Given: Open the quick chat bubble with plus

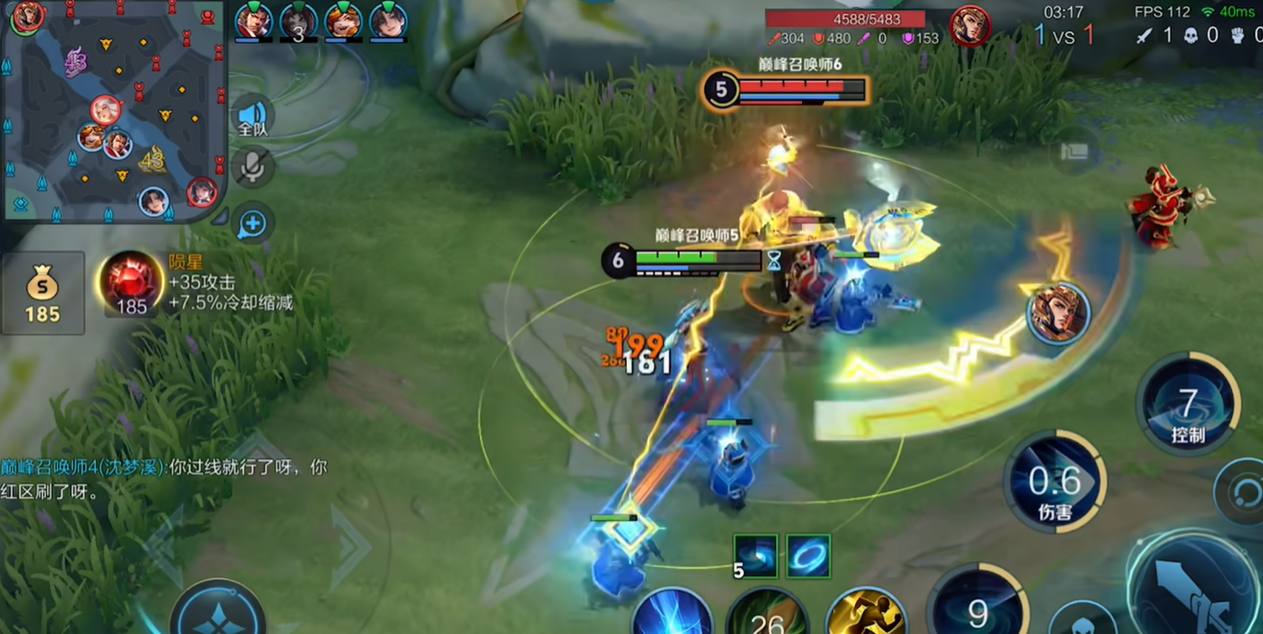Looking at the screenshot, I should click(x=253, y=223).
